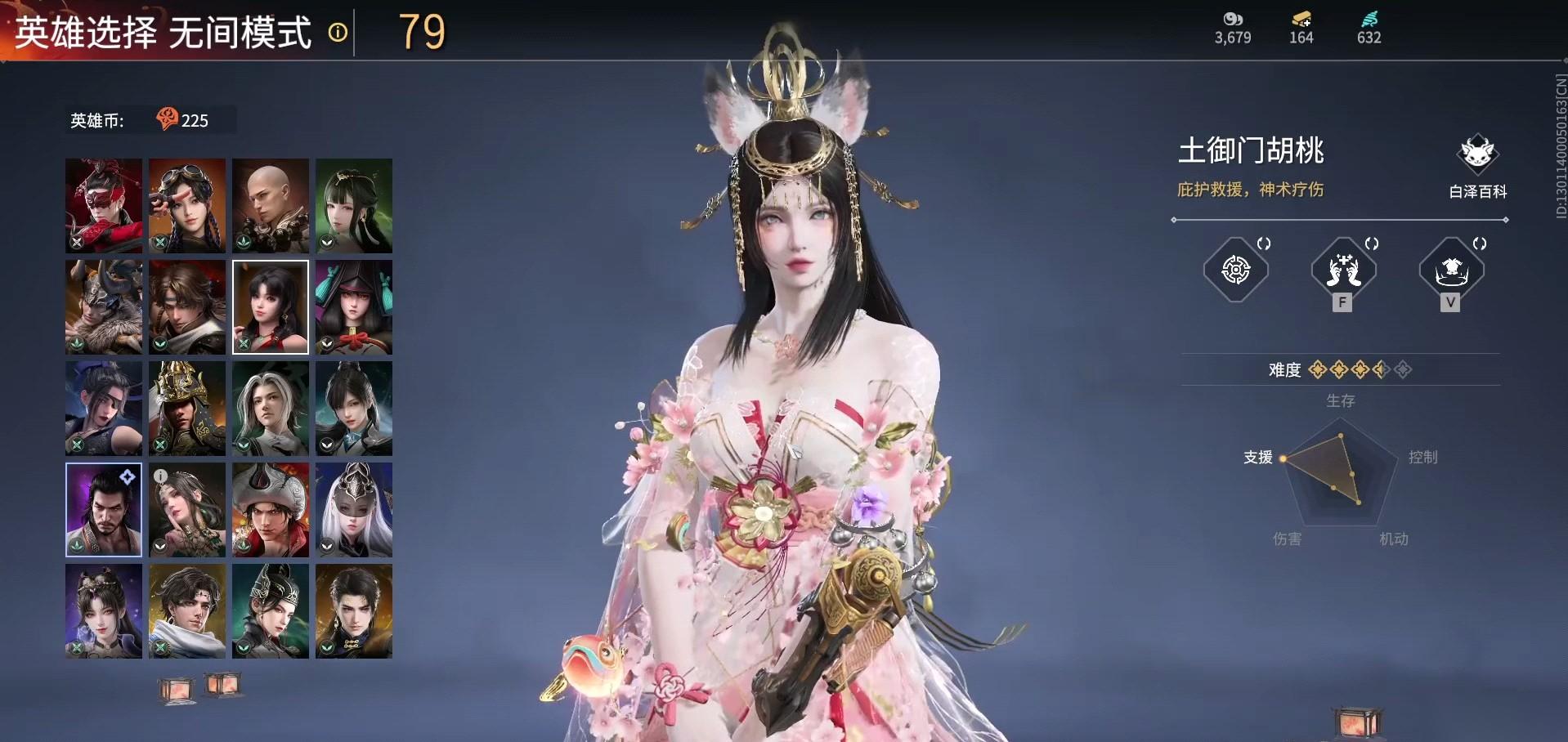Screen dimensions: 1568x742
Task: Click the 庇护救援，神术疗伤 description text
Action: click(x=1251, y=190)
